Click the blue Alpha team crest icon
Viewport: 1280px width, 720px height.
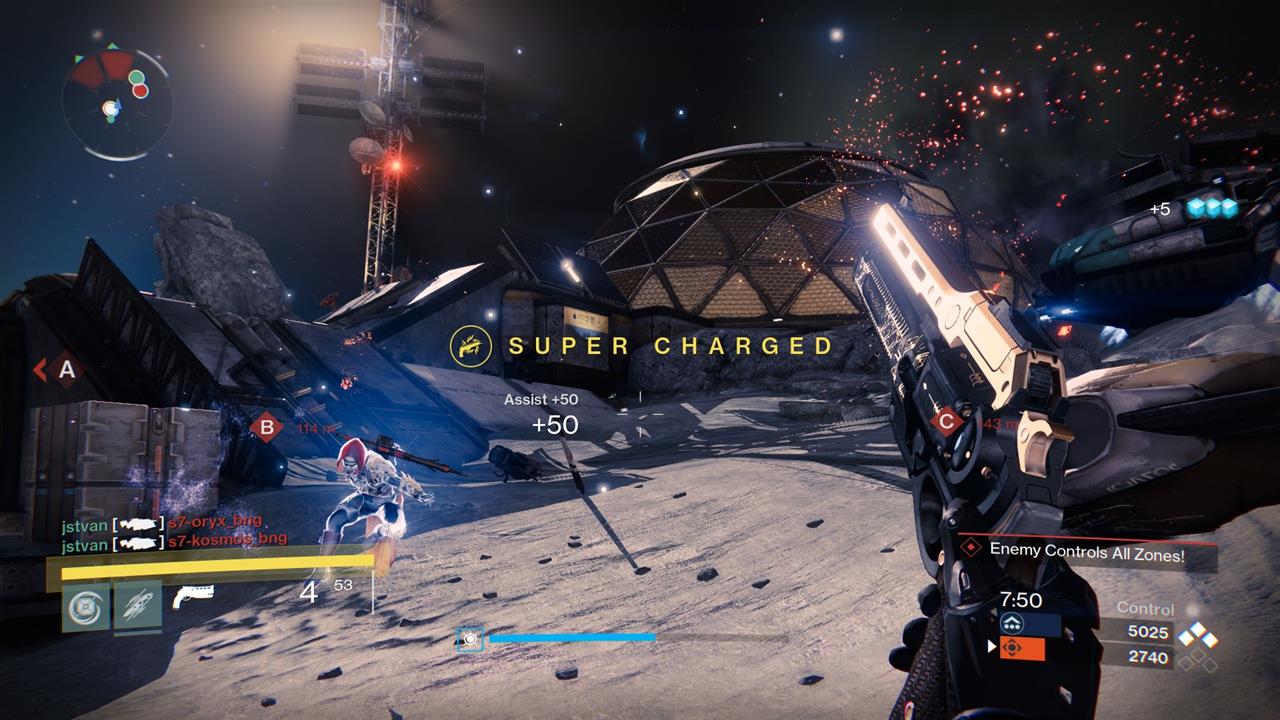click(x=1012, y=623)
